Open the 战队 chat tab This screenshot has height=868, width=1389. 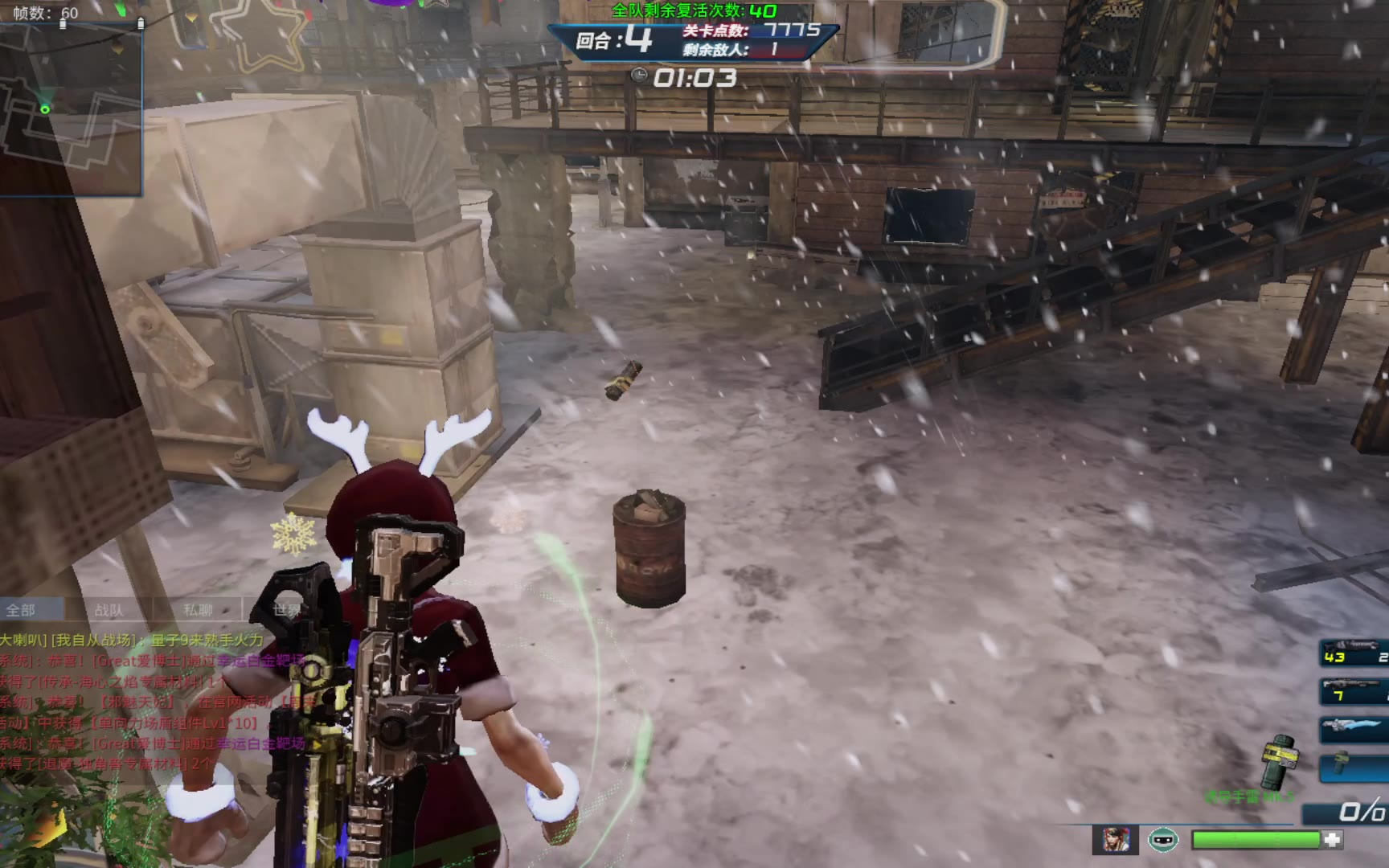click(x=109, y=610)
